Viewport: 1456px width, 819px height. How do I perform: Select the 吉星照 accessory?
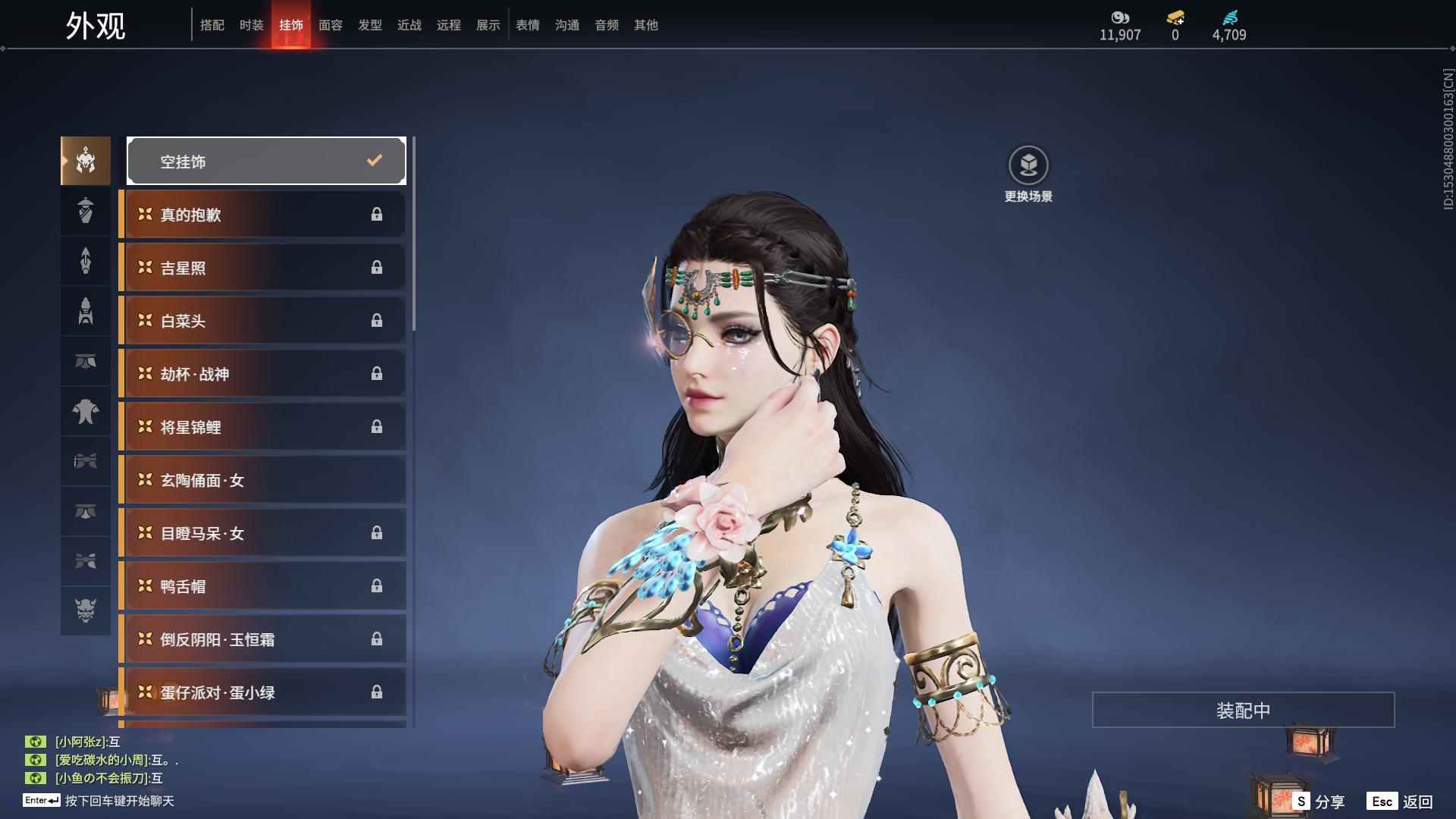262,268
